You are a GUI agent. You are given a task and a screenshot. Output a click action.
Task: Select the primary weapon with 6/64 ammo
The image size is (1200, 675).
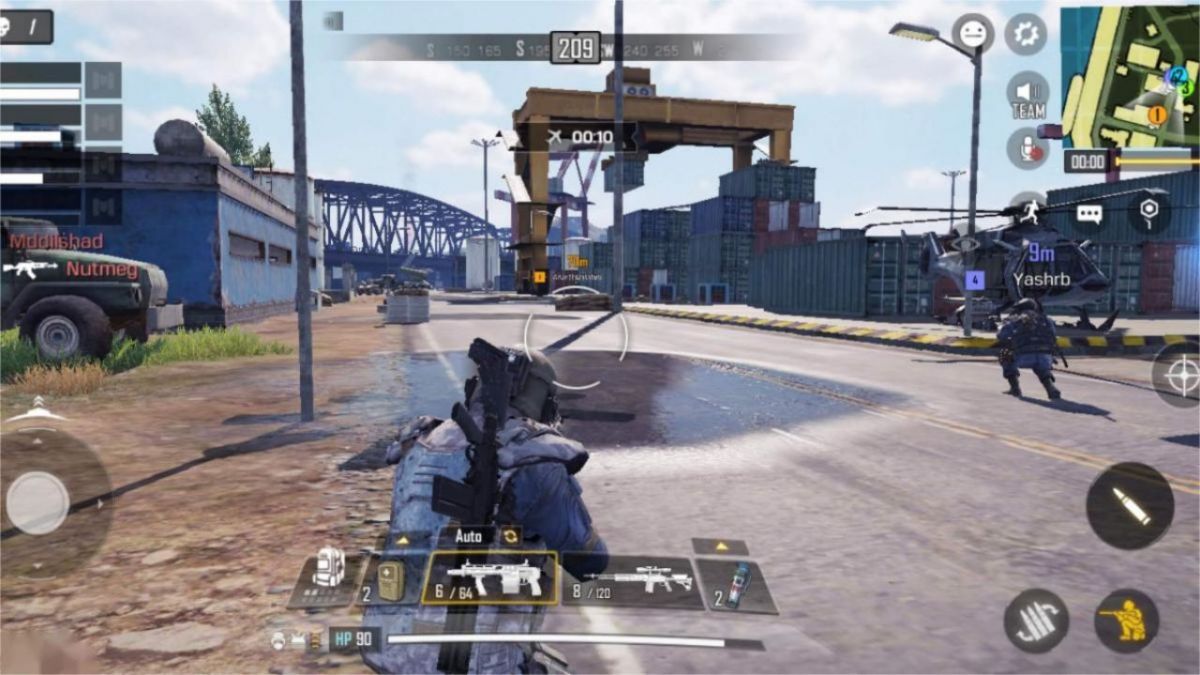click(490, 579)
